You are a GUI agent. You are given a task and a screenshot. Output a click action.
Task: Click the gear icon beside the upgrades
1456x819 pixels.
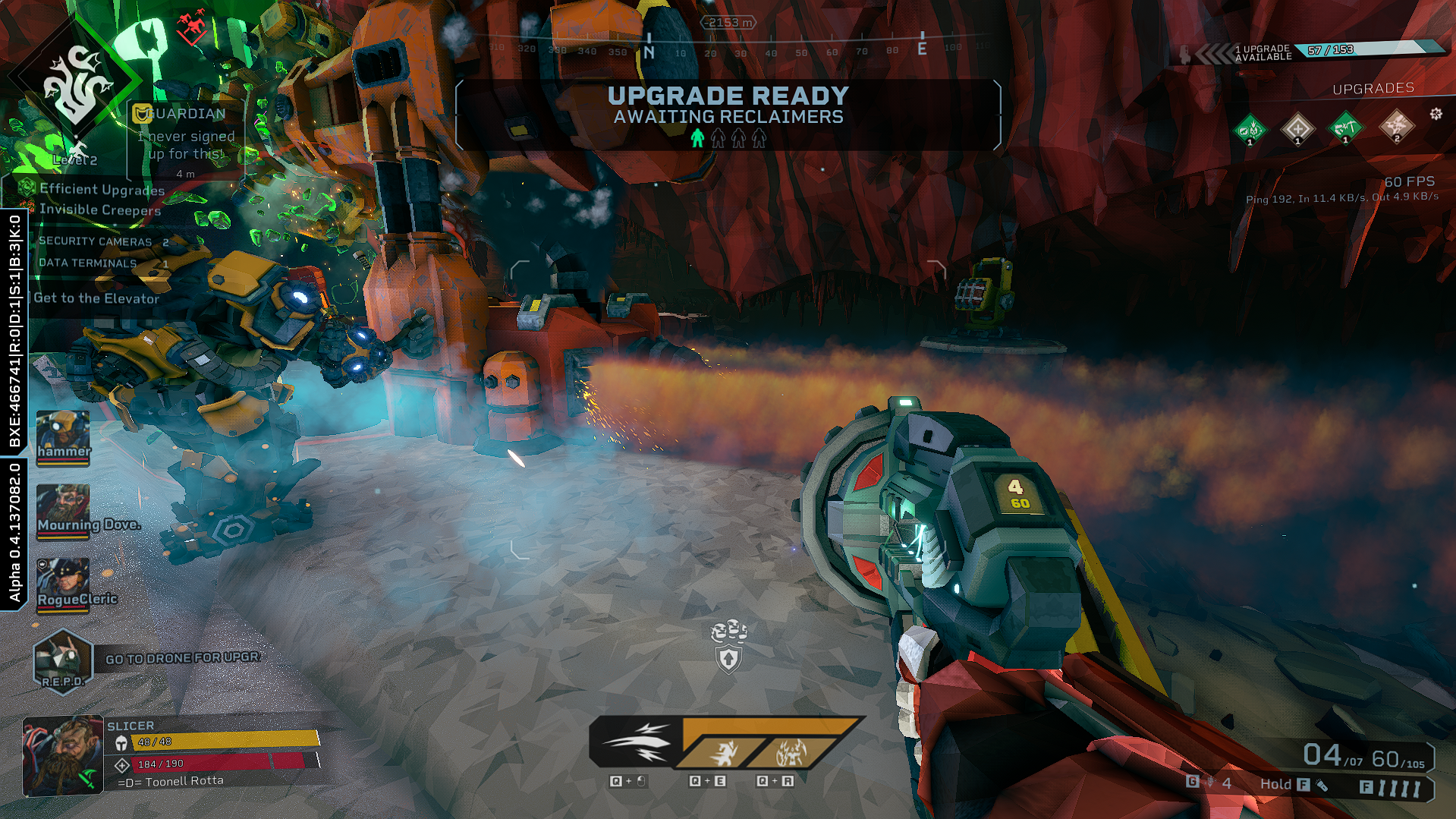pyautogui.click(x=1436, y=114)
